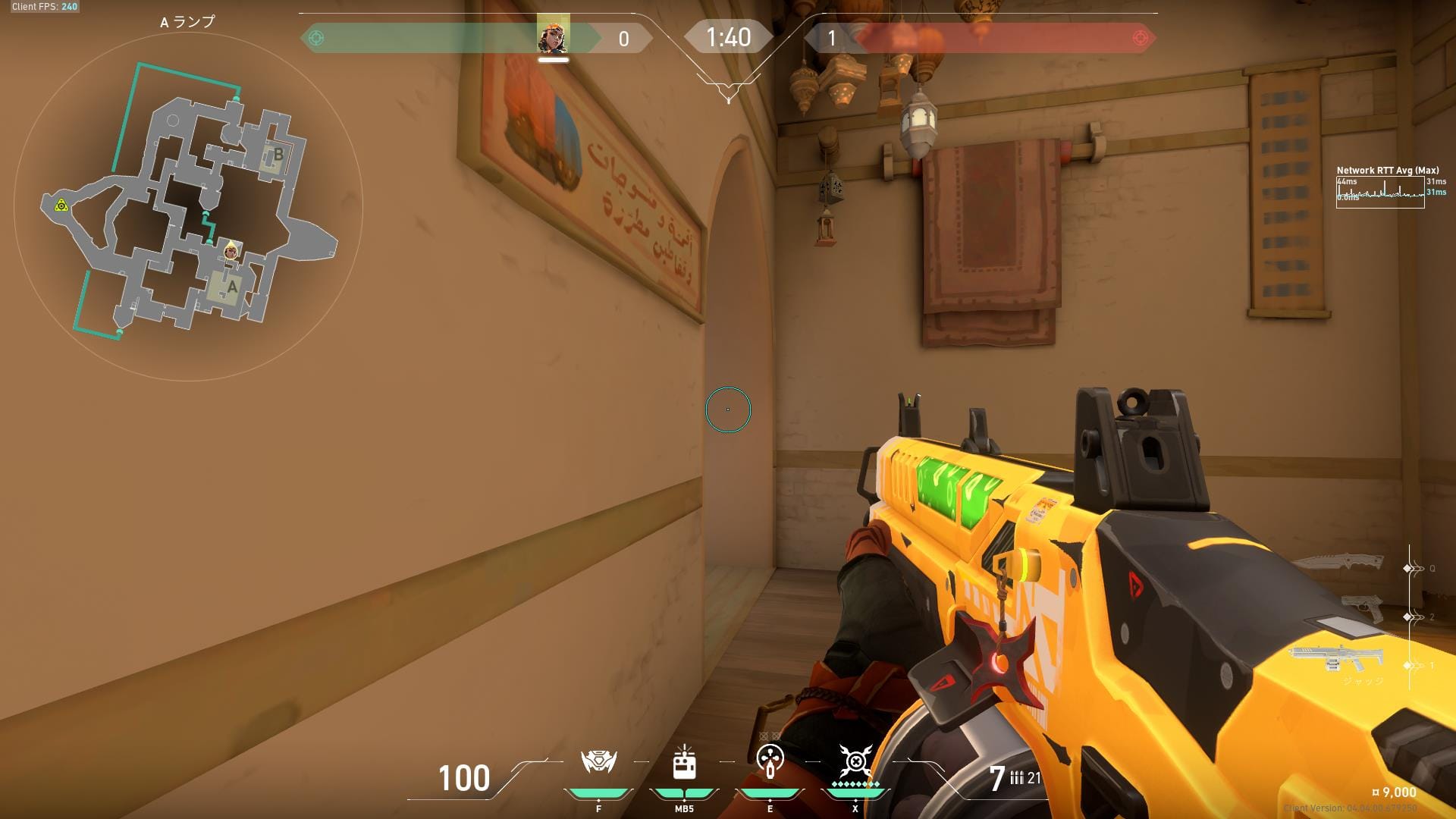This screenshot has width=1456, height=819.
Task: Click the circular minimap
Action: pos(188,206)
